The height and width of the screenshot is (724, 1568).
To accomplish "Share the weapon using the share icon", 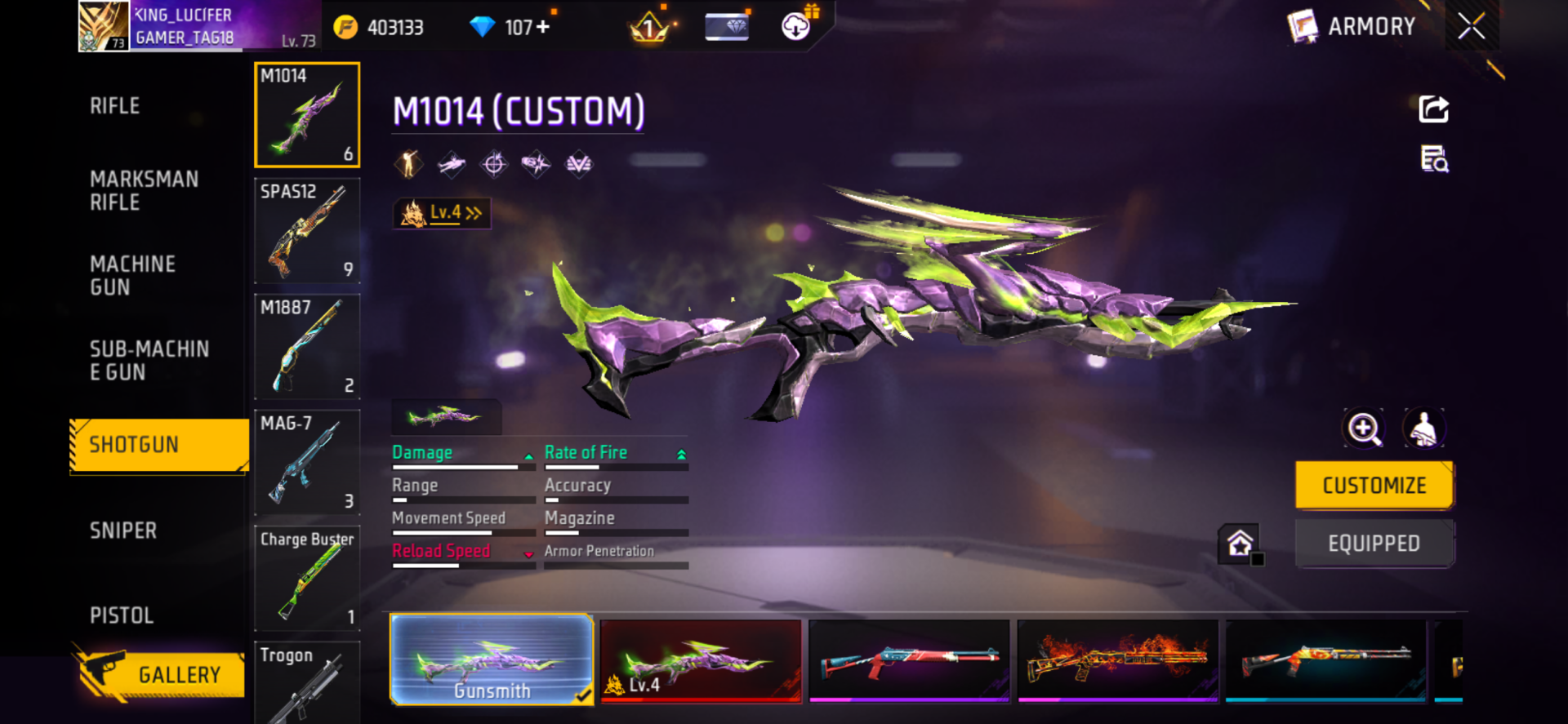I will click(x=1433, y=109).
